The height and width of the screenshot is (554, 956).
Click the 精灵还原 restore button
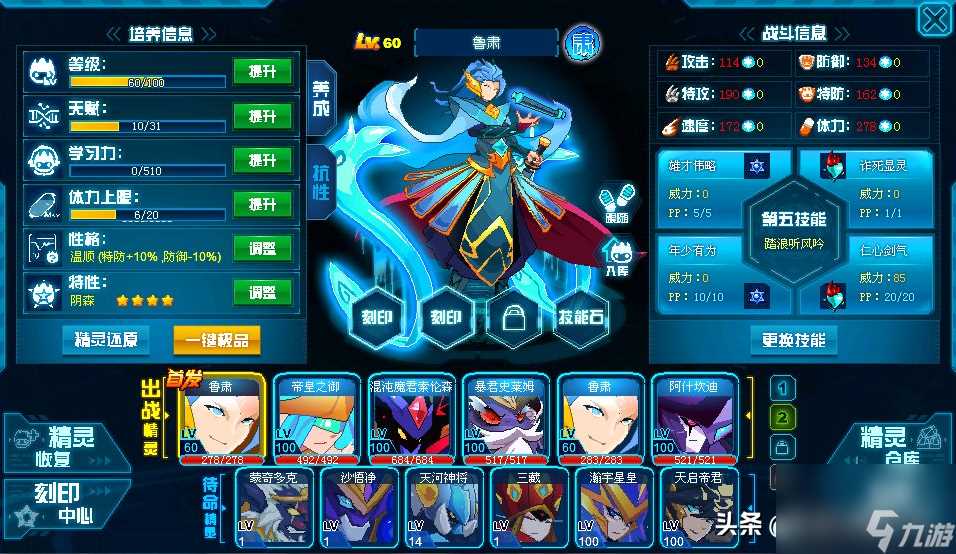105,340
